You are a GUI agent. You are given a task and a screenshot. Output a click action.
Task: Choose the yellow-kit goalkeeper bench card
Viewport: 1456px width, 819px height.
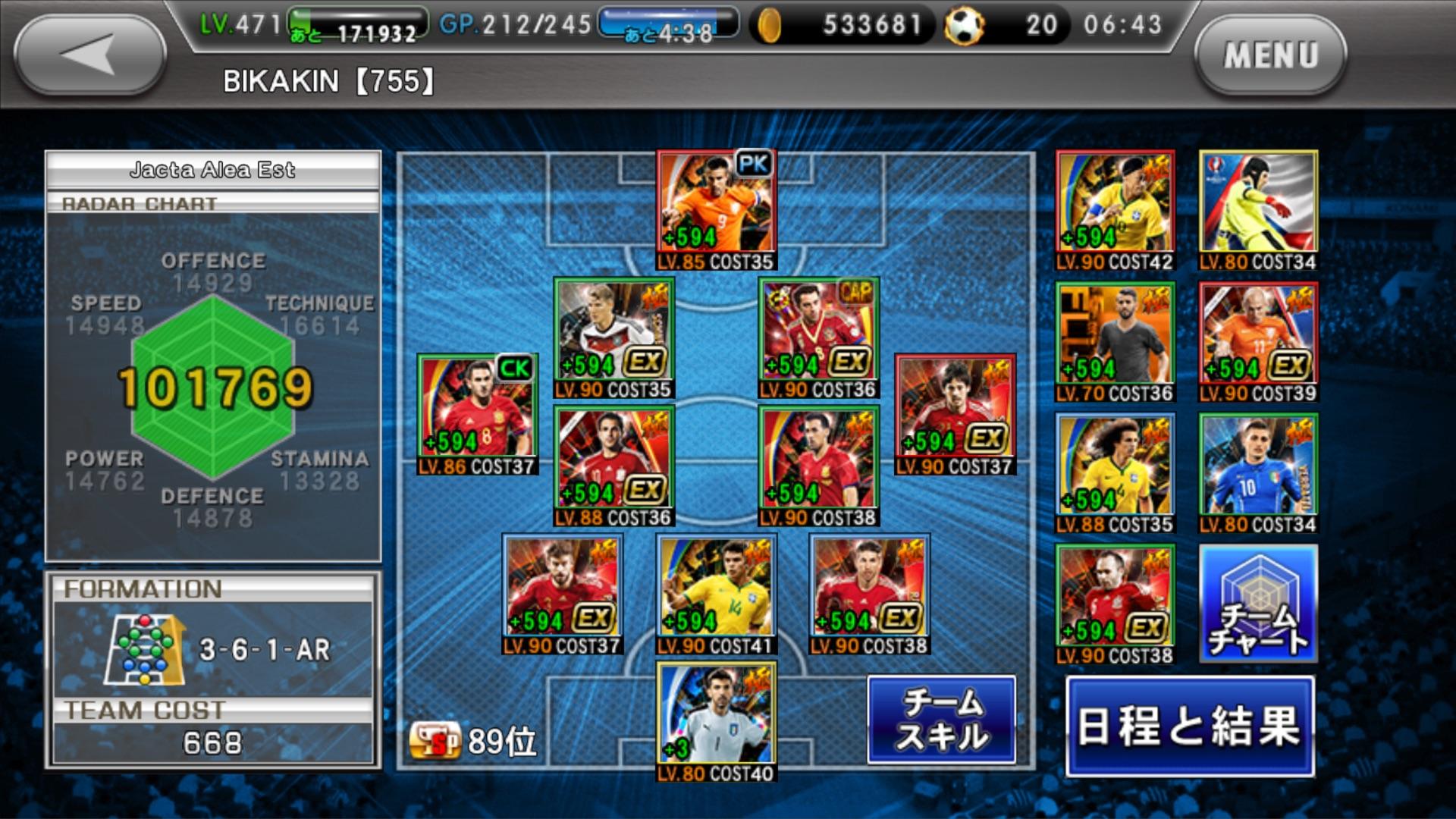click(1258, 209)
